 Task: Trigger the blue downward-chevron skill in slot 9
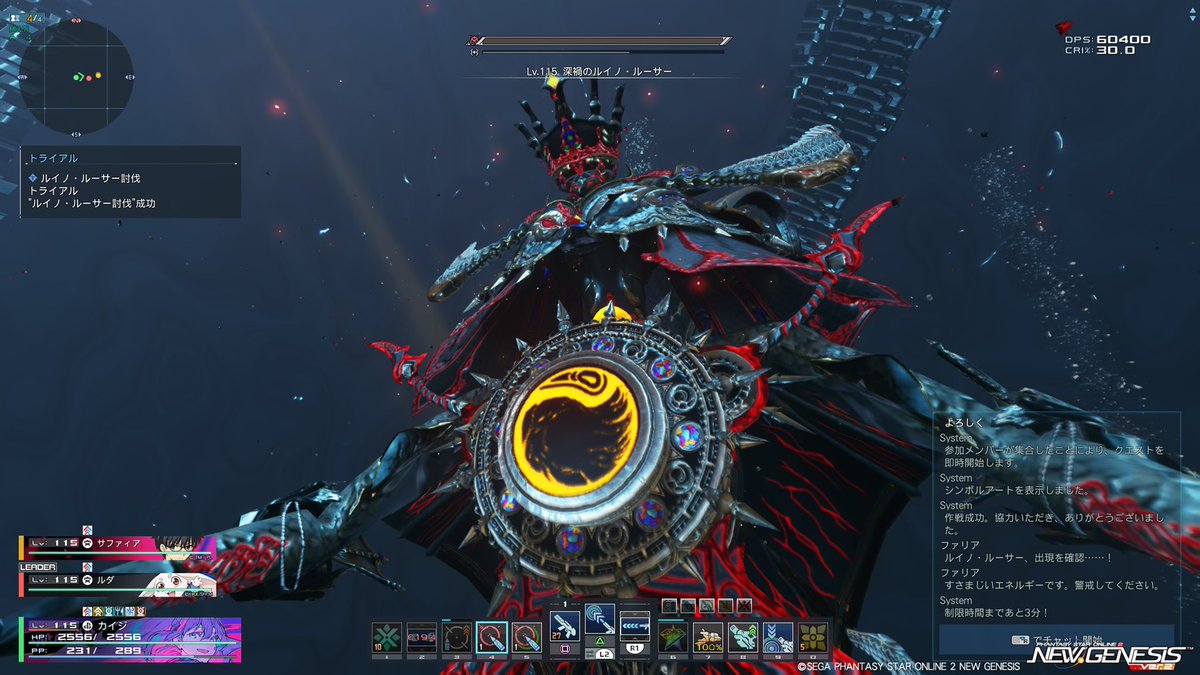[779, 638]
